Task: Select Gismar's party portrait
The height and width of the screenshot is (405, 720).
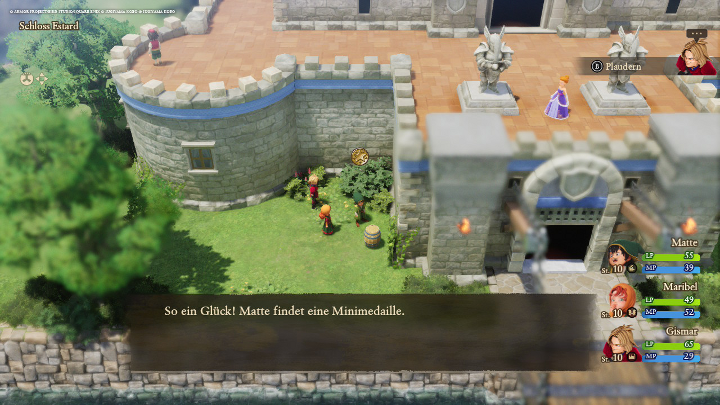Action: pyautogui.click(x=622, y=342)
